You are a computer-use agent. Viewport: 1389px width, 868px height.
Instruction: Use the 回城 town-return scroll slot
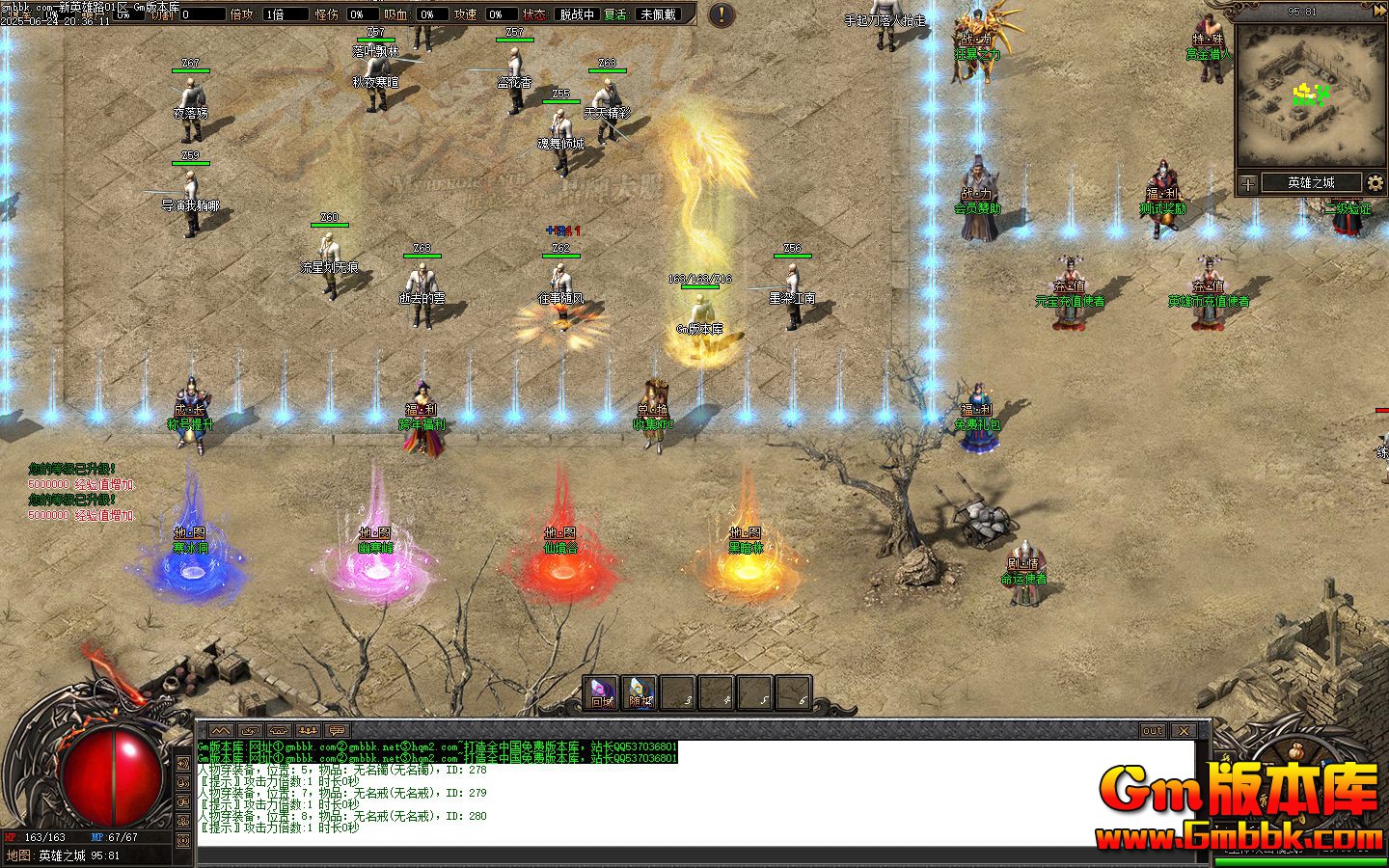click(602, 692)
